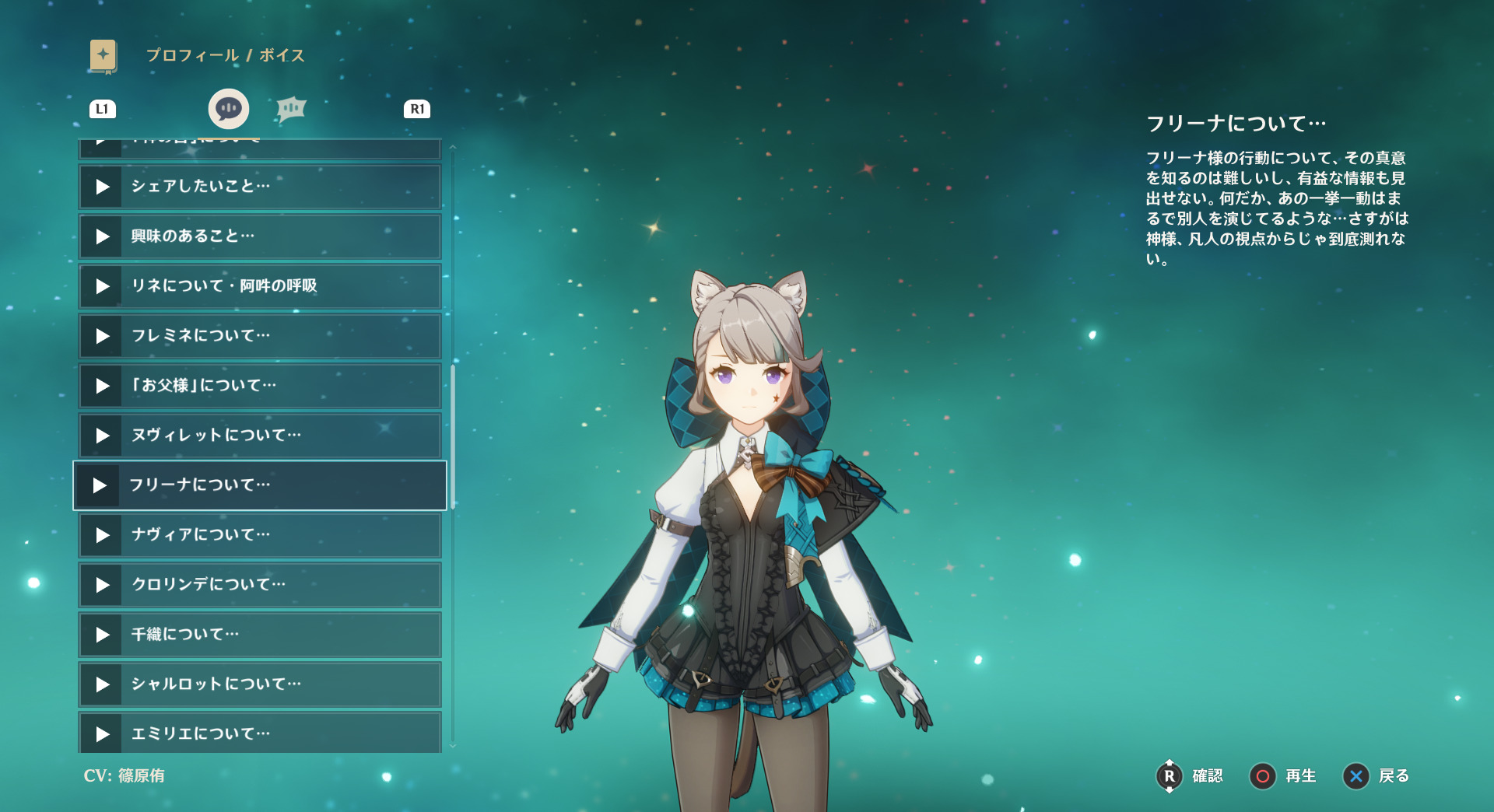Choose the リネについて・阿吽の呼吸 entry
Screen dimensions: 1494x812
pos(259,286)
